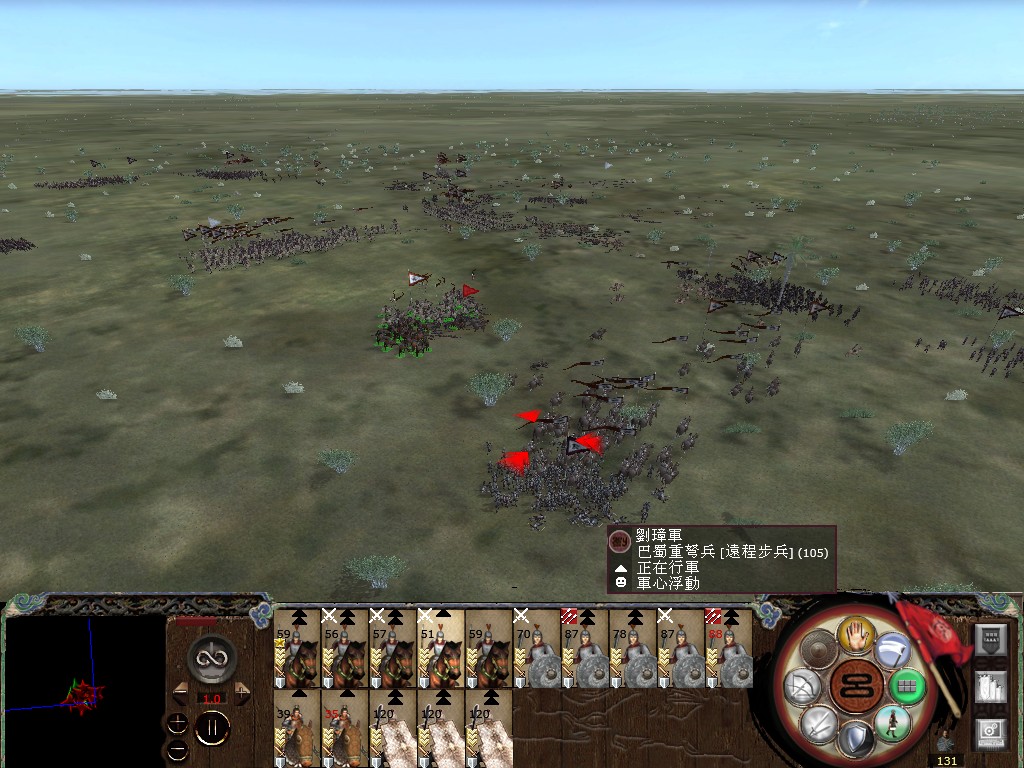The height and width of the screenshot is (768, 1024).
Task: Decrease game speed with left arrow
Action: tap(180, 692)
